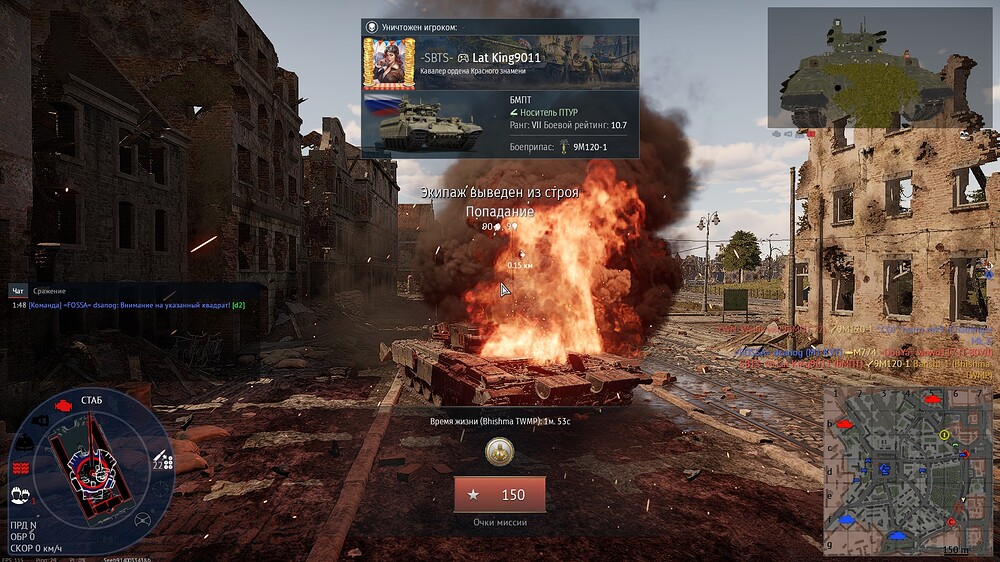Click the round medal award icon

499,453
